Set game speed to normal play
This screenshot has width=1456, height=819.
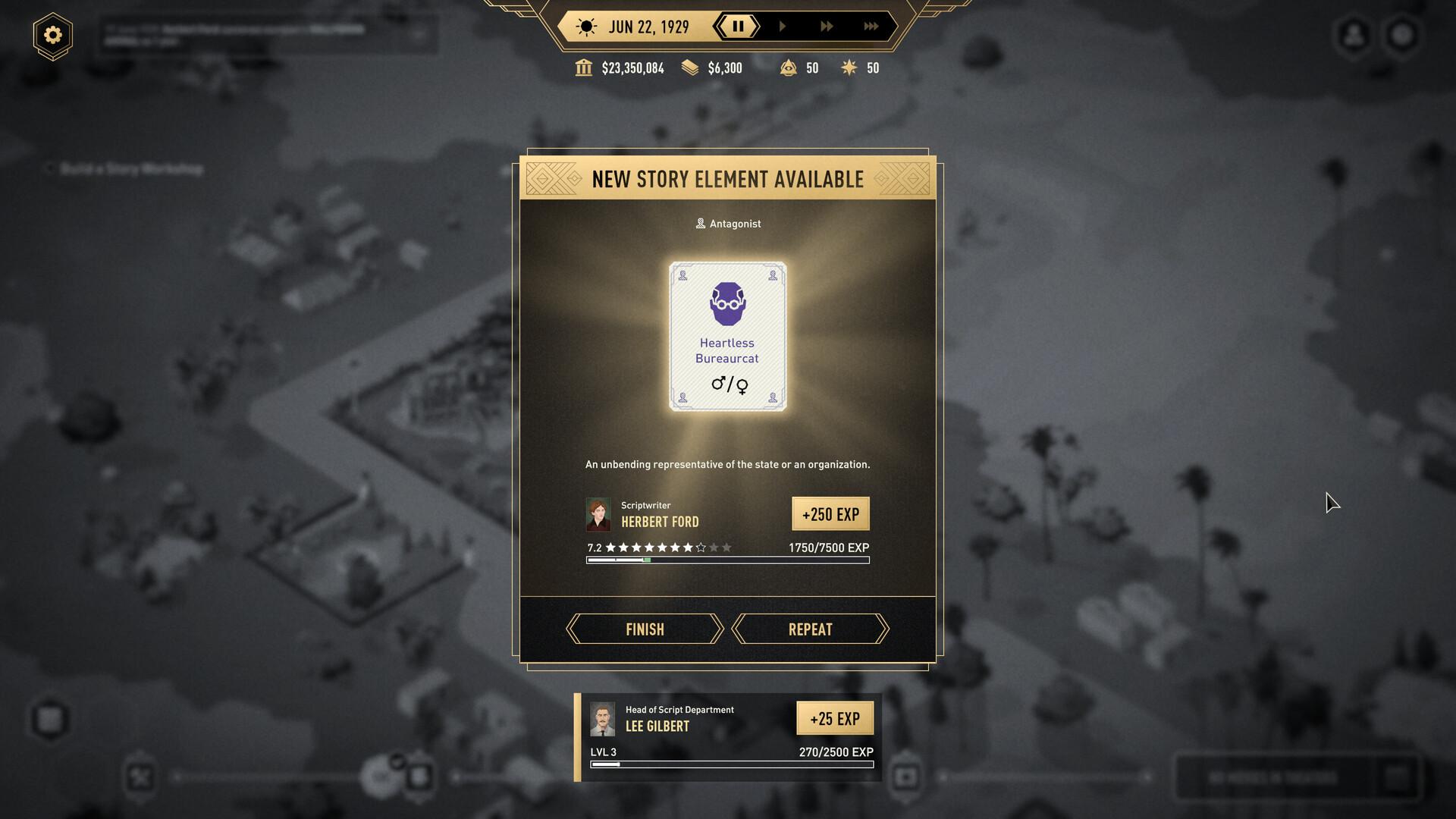[x=783, y=27]
